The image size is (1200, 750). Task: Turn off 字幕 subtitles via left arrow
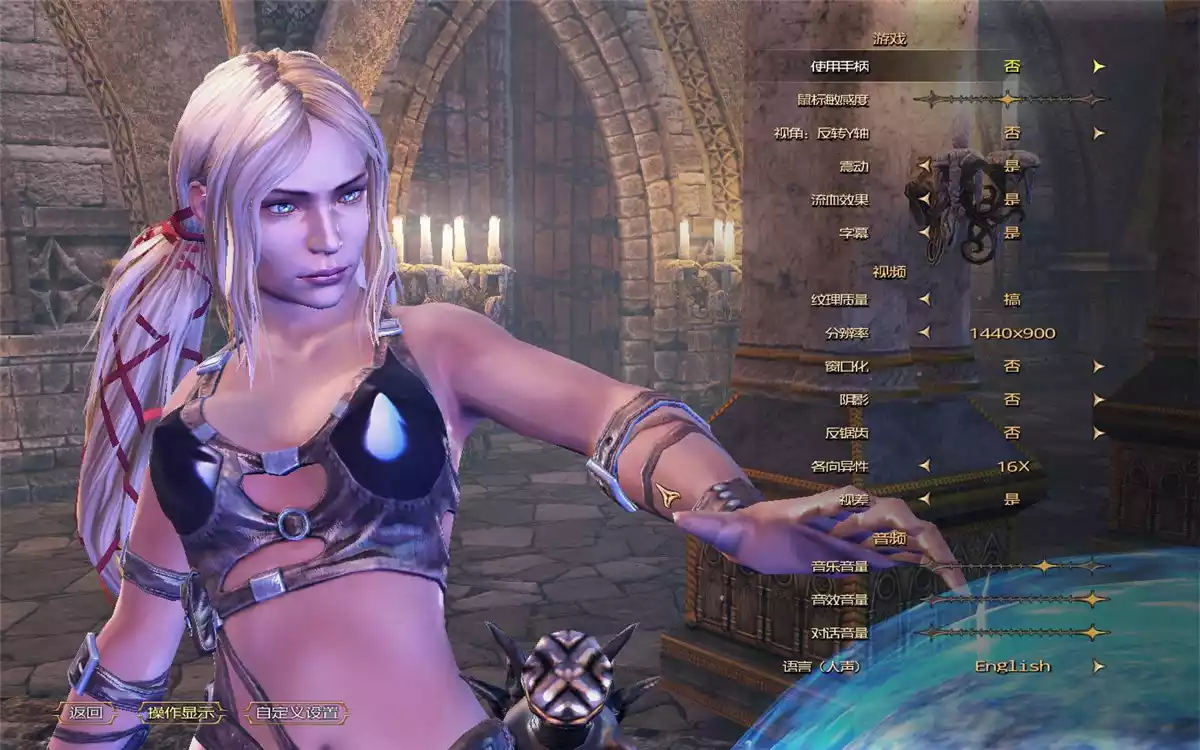coord(924,233)
